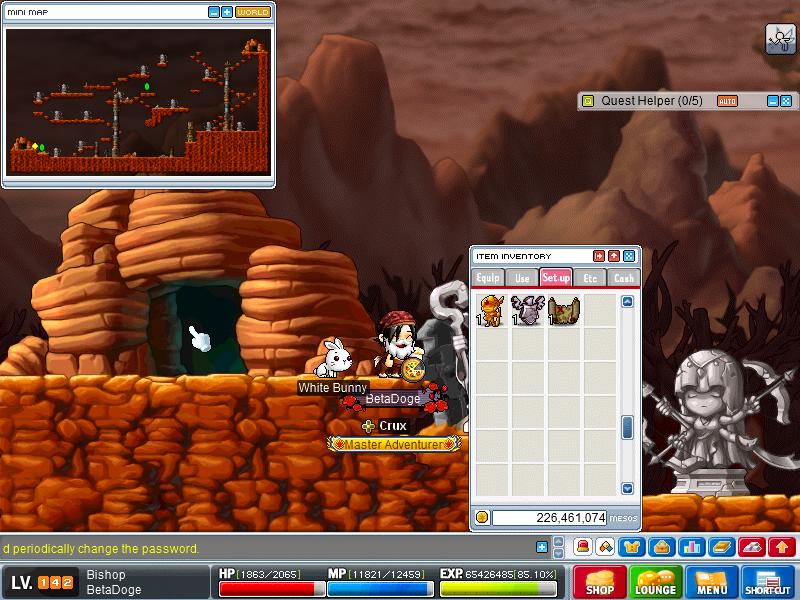Select the tattered brown cloth item

tap(563, 310)
